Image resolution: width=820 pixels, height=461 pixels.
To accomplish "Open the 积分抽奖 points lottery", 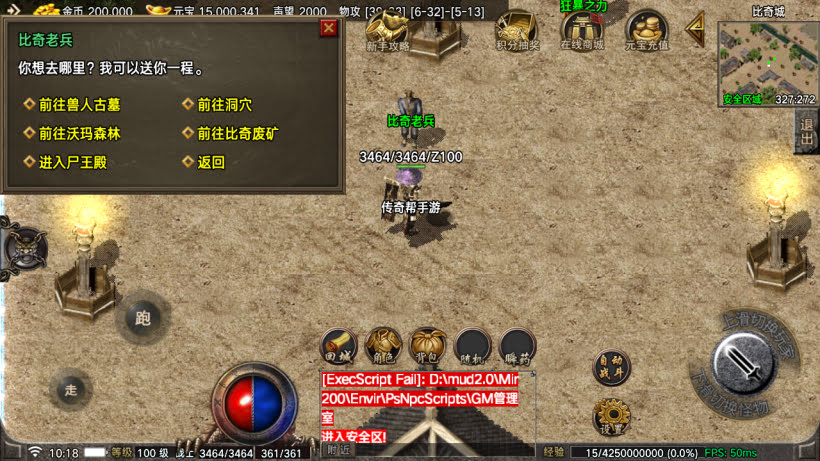I will (x=517, y=31).
